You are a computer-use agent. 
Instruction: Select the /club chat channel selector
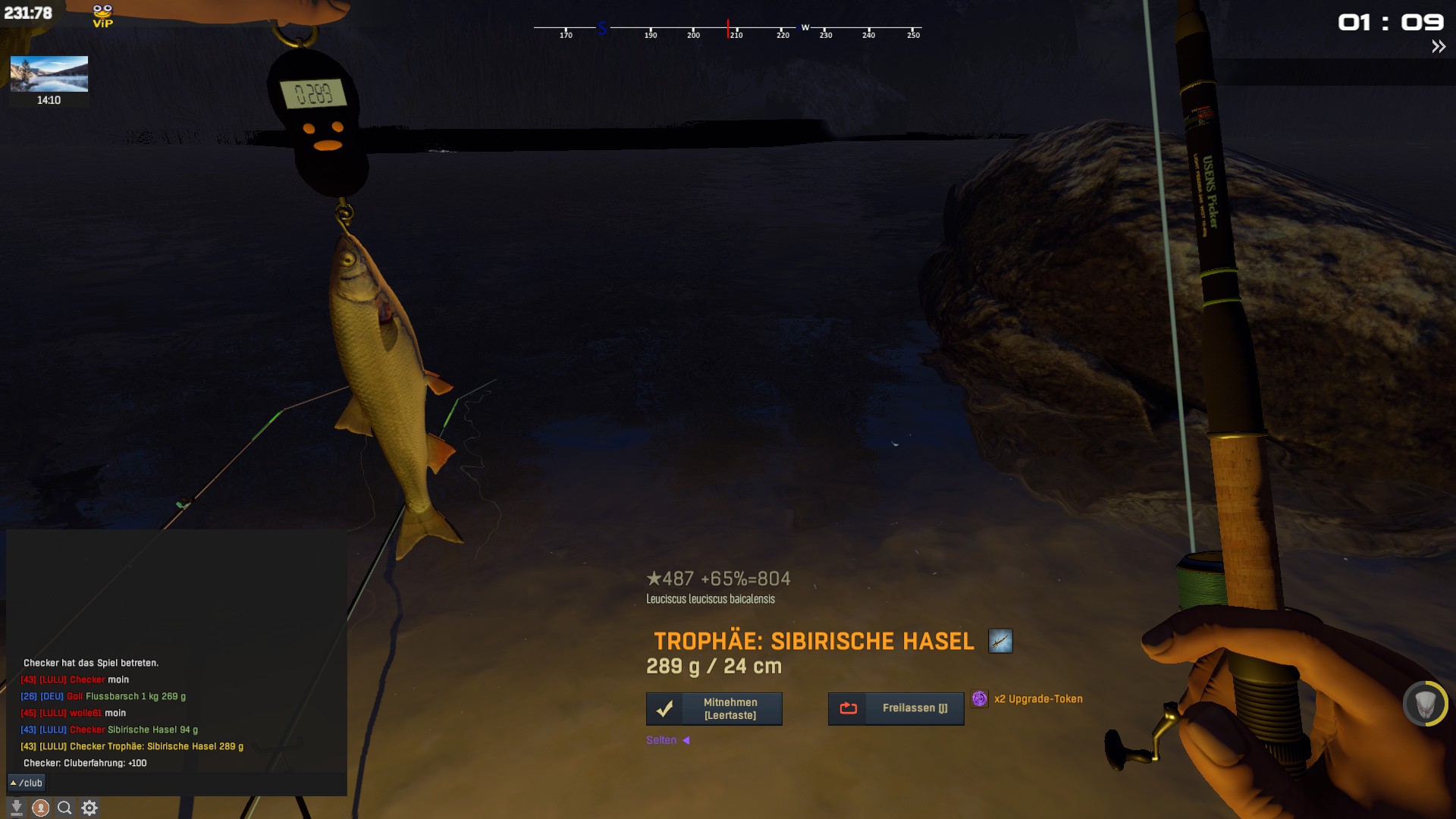coord(27,783)
